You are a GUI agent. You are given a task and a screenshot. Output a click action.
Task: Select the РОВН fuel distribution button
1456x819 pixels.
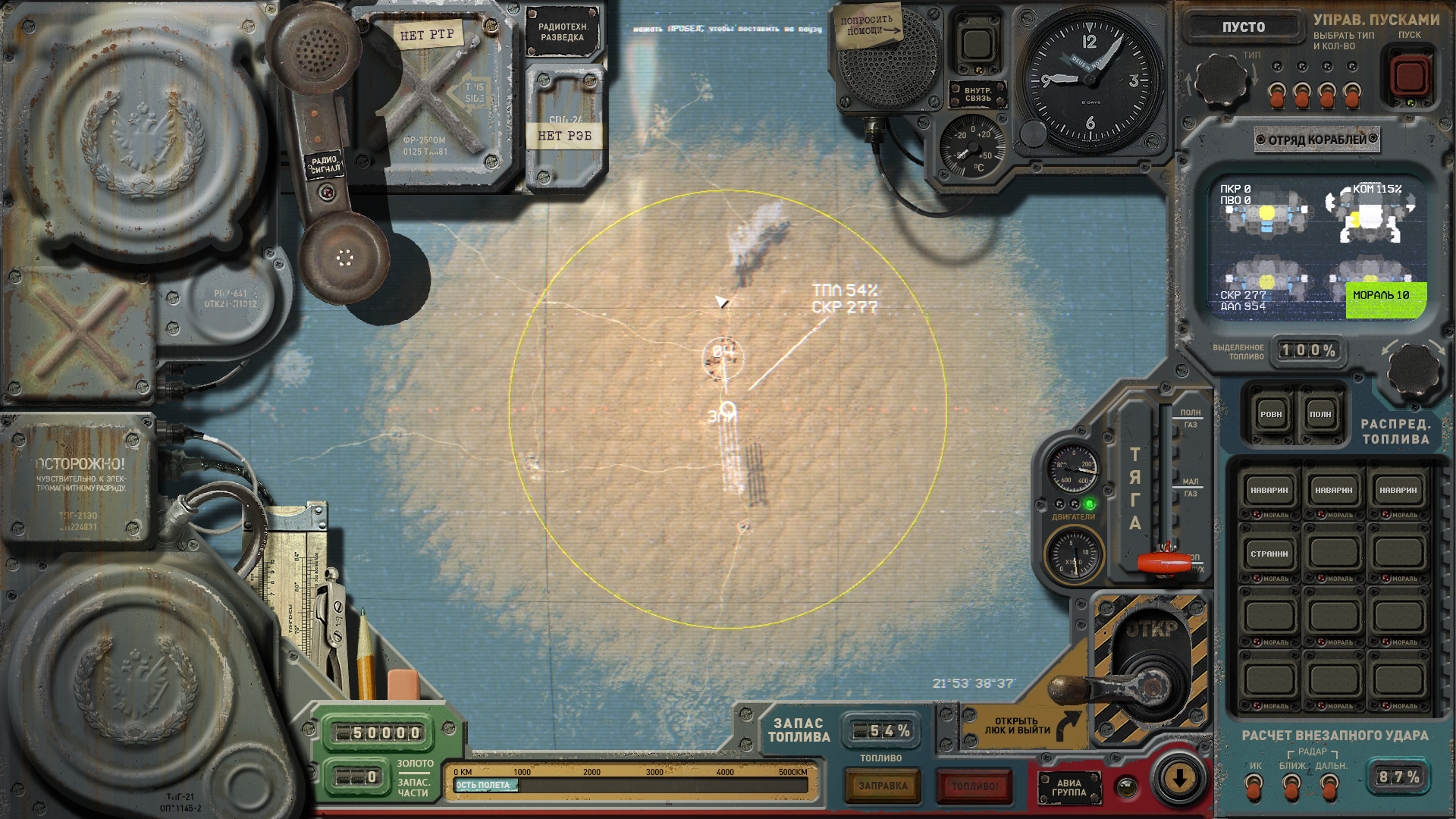(x=1271, y=415)
